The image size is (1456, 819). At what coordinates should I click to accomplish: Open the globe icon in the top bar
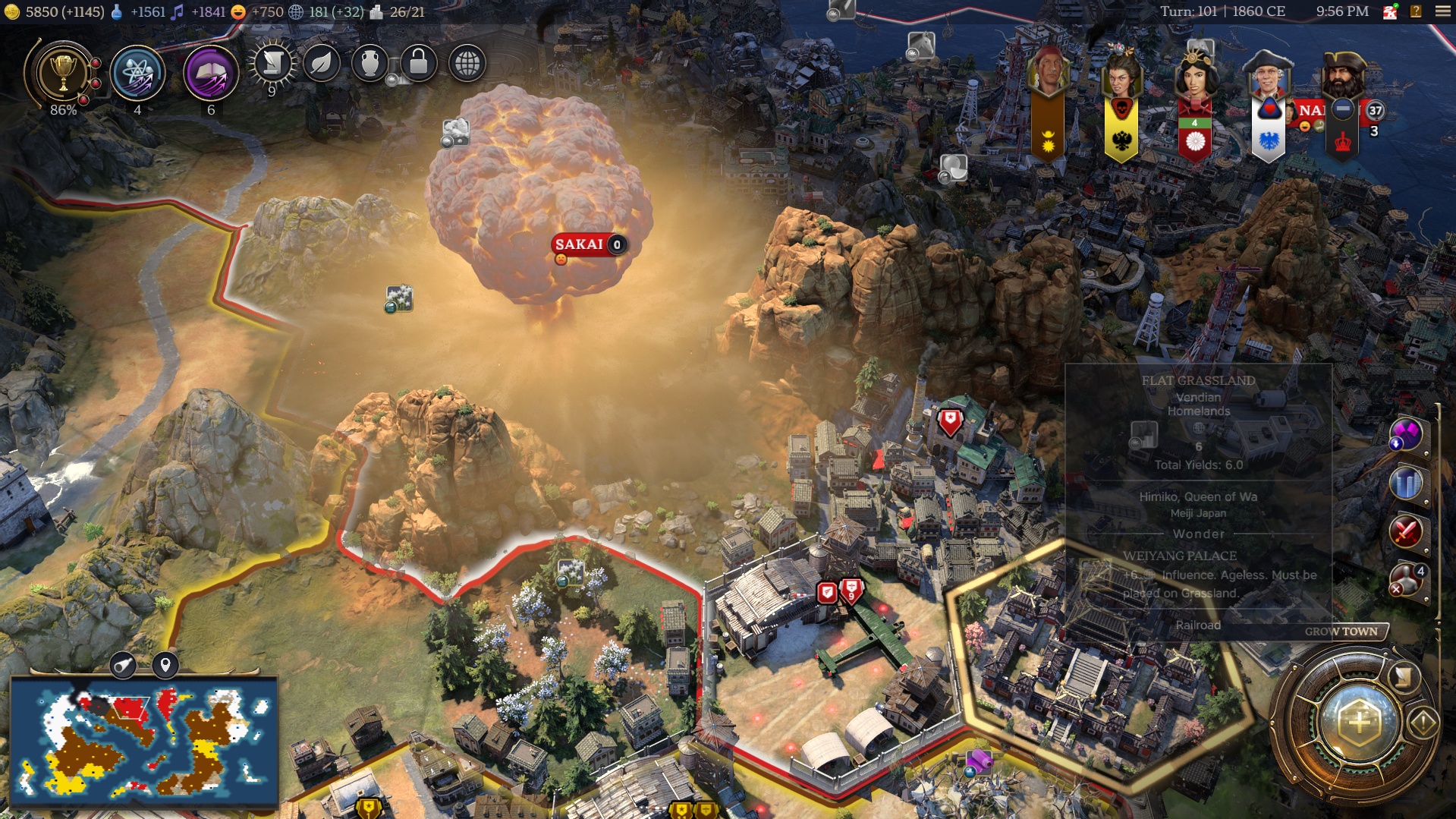467,64
